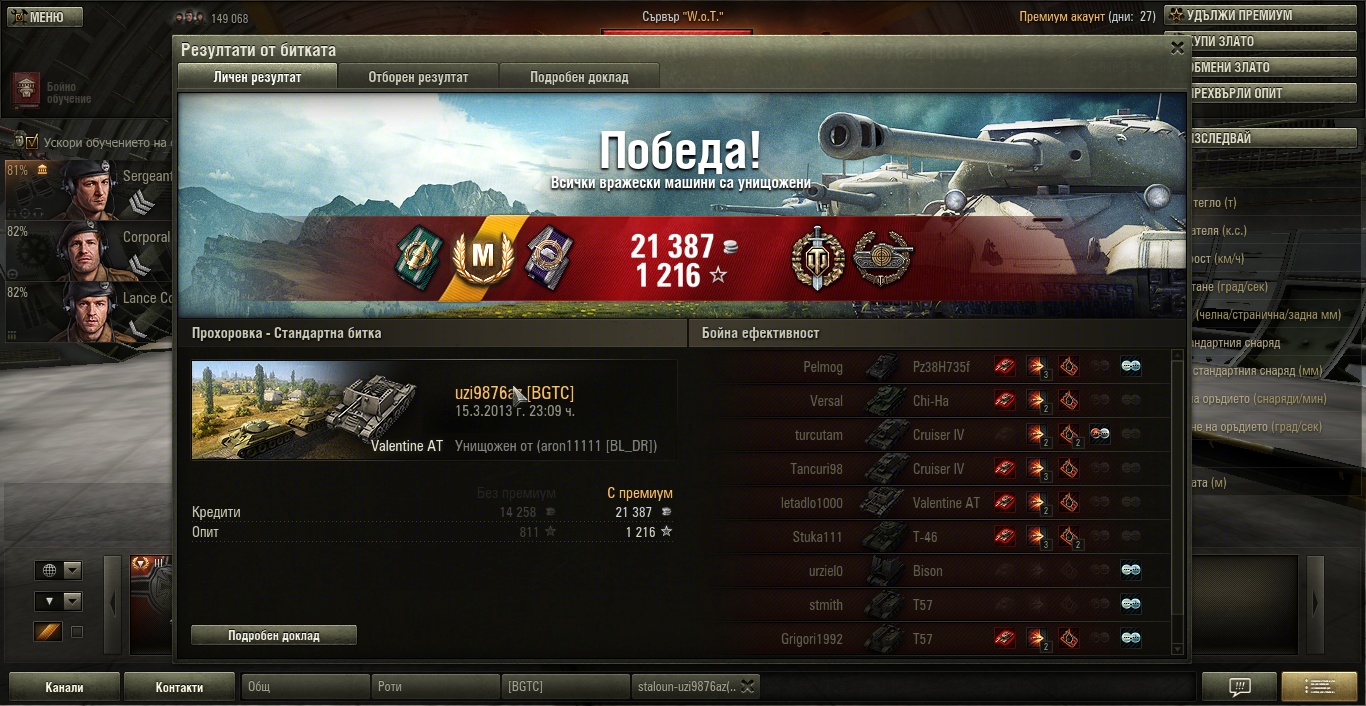
Task: Open the Подробен доклад tab
Action: (579, 77)
